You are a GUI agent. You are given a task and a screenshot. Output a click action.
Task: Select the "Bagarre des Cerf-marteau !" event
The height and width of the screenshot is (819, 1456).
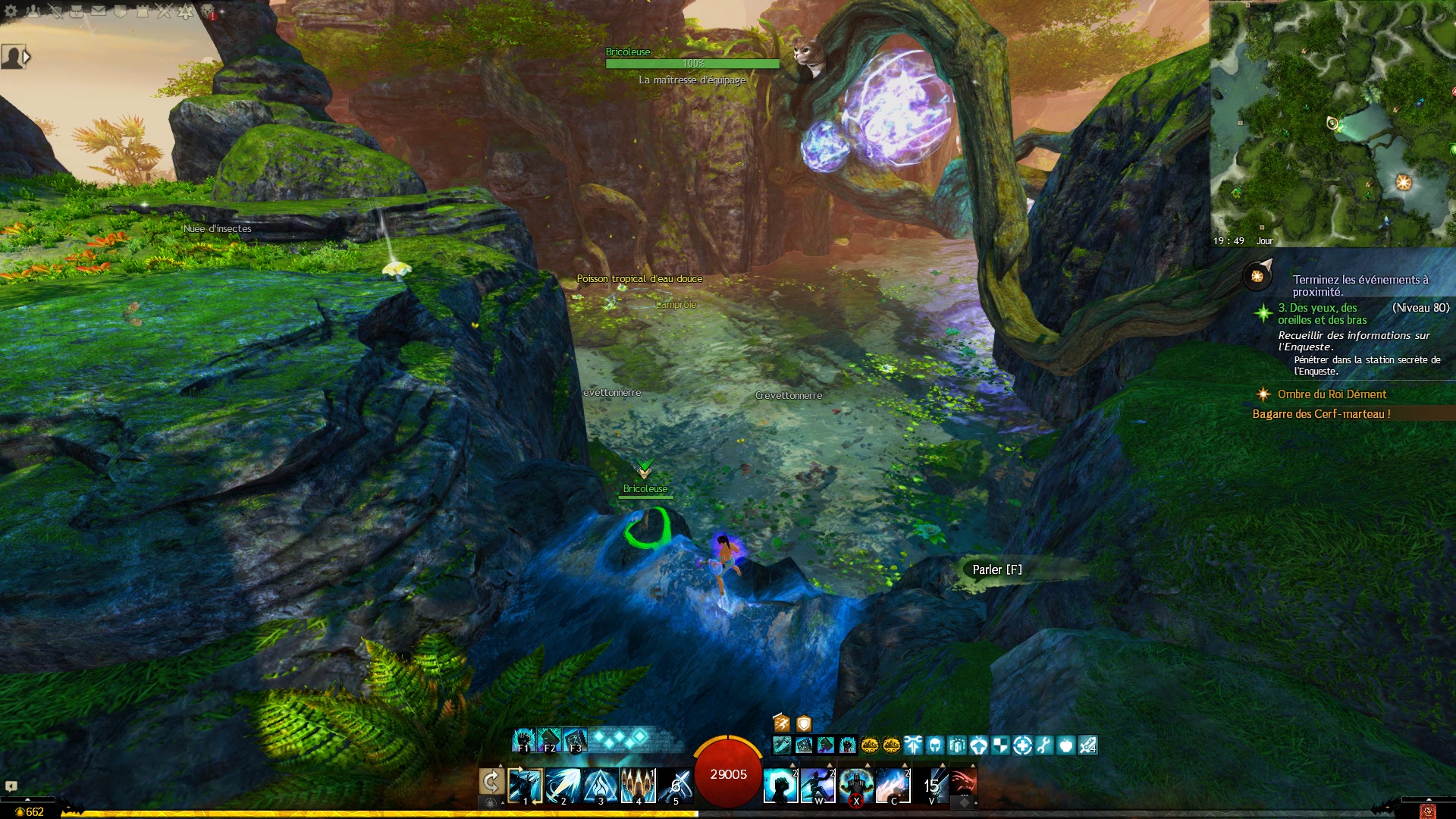point(1321,414)
